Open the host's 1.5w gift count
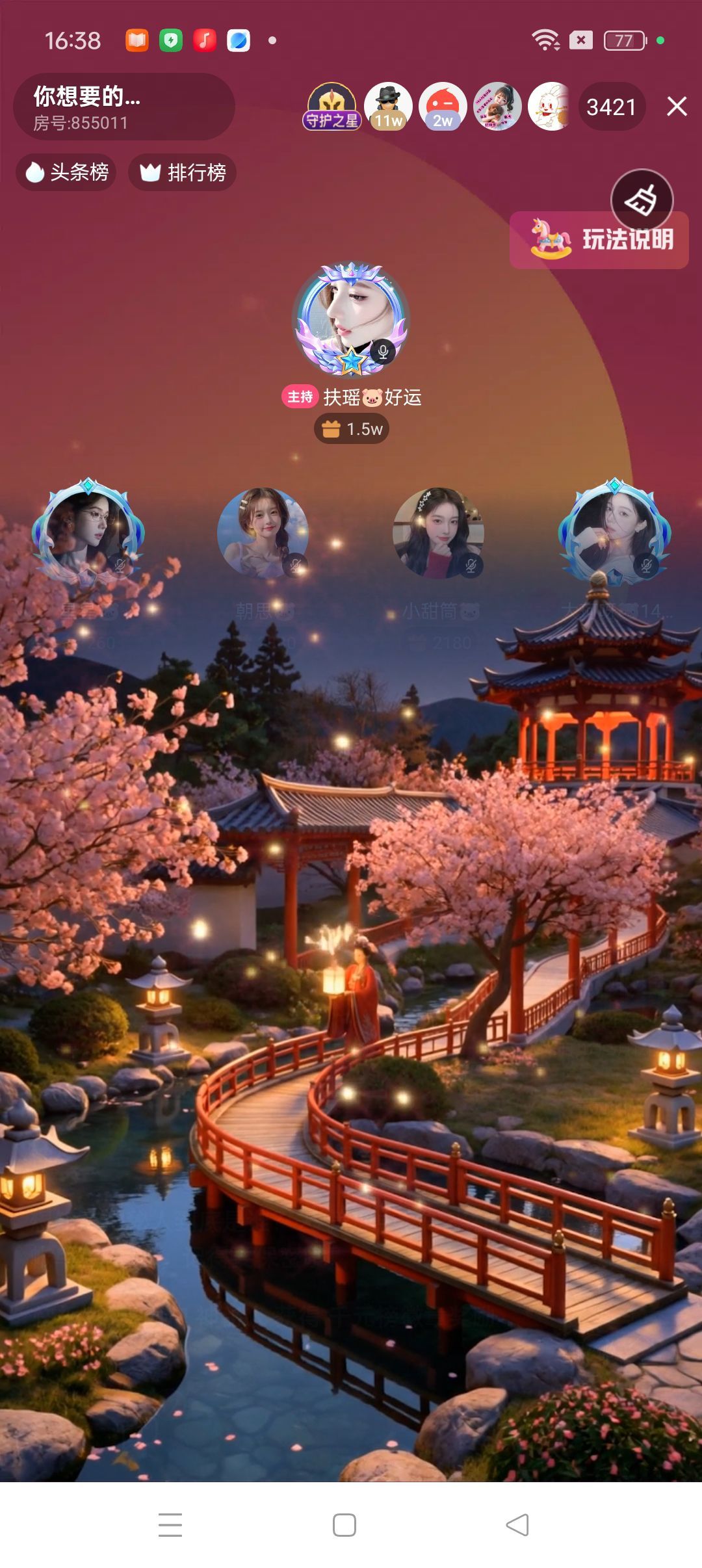This screenshot has width=702, height=1568. tap(352, 429)
